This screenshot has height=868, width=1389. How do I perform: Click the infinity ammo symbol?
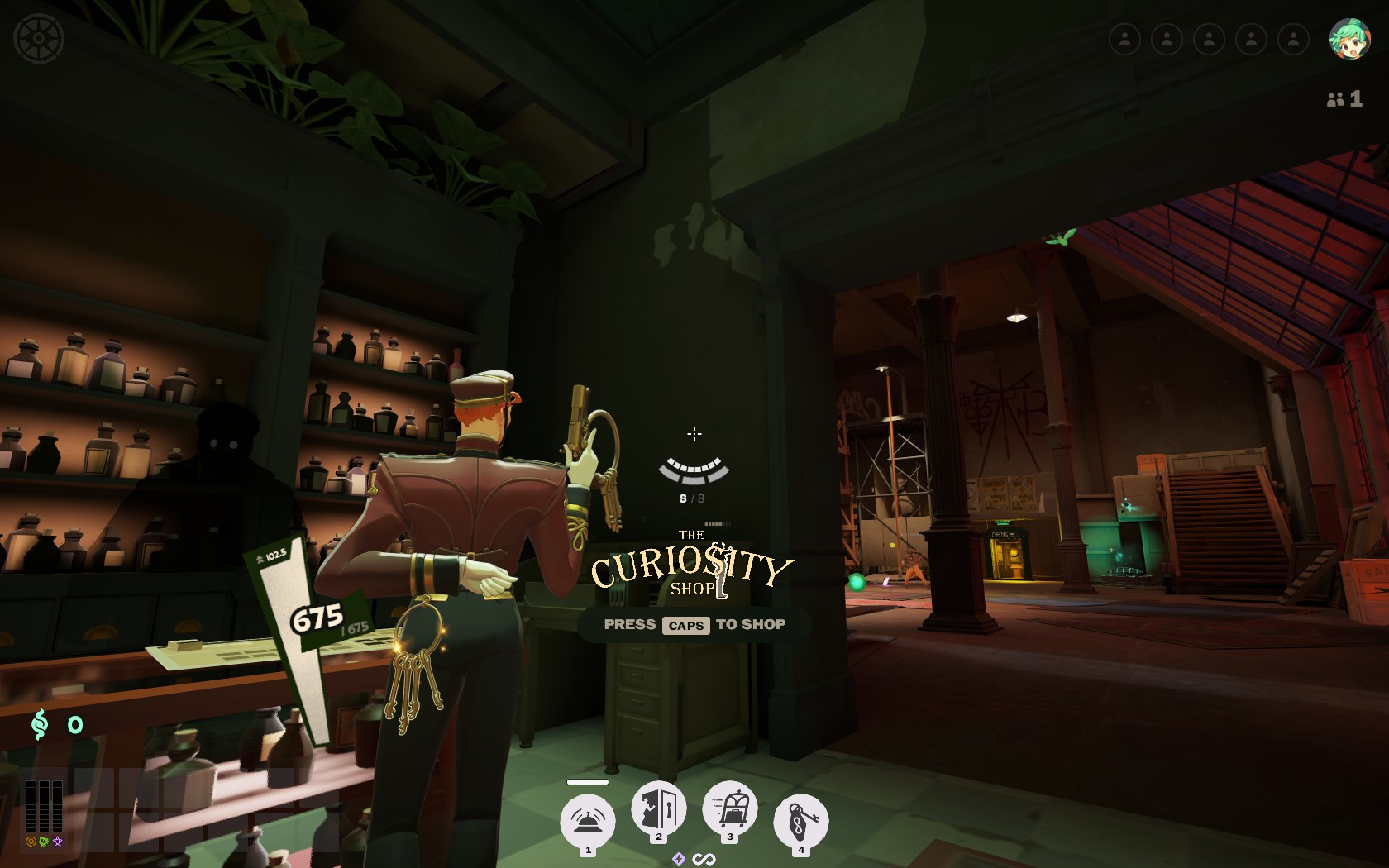pos(704,859)
